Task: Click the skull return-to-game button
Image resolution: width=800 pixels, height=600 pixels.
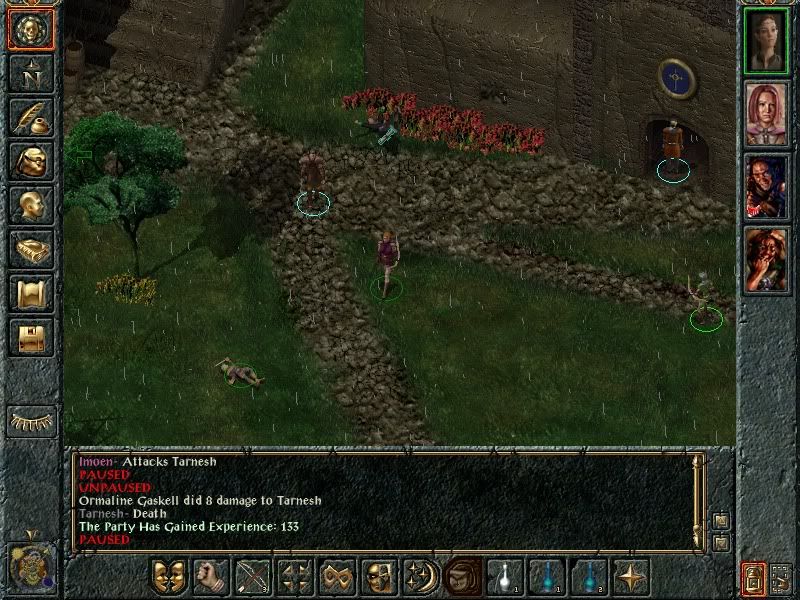Action: 31,29
